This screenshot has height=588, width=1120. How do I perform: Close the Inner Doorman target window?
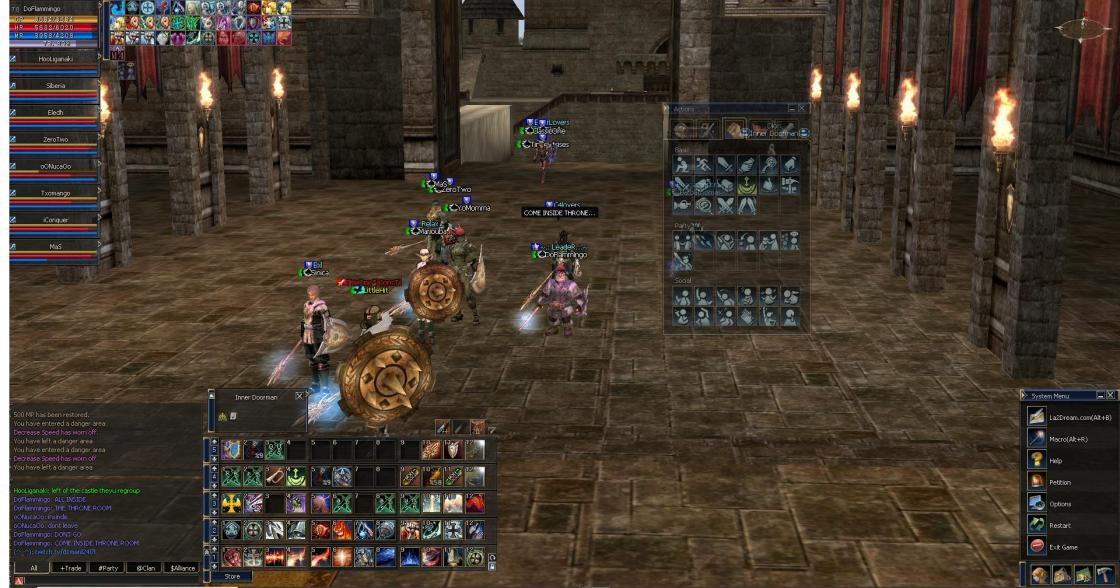[x=299, y=397]
